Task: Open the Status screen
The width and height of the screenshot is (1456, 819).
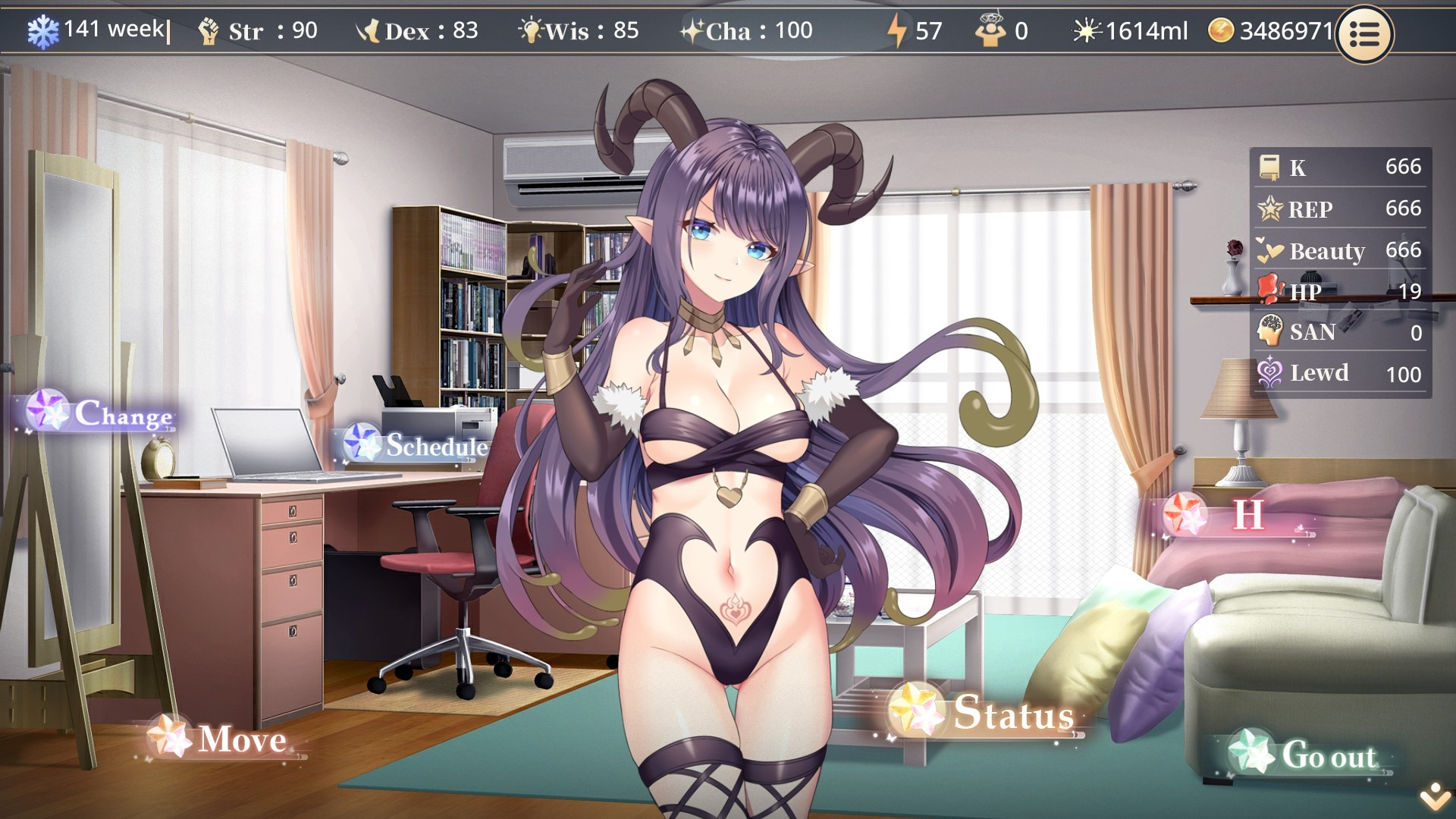Action: [x=987, y=713]
